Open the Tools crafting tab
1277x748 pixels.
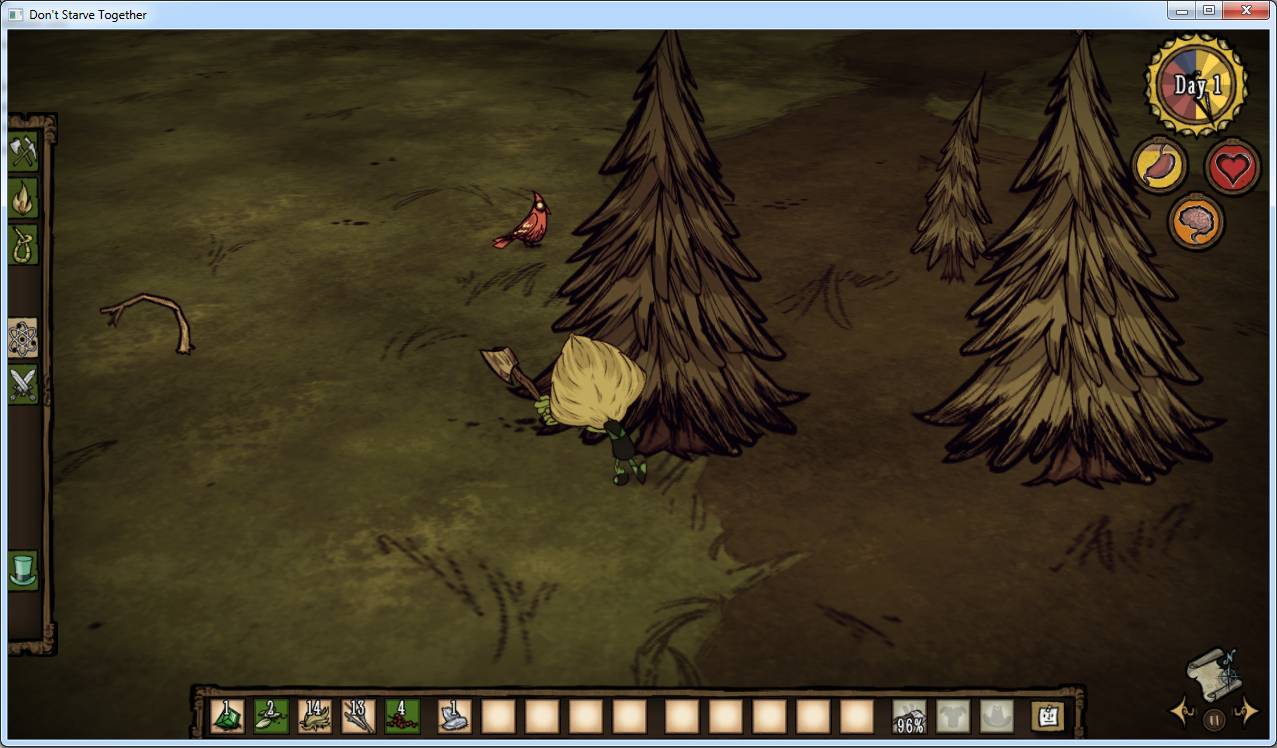23,152
